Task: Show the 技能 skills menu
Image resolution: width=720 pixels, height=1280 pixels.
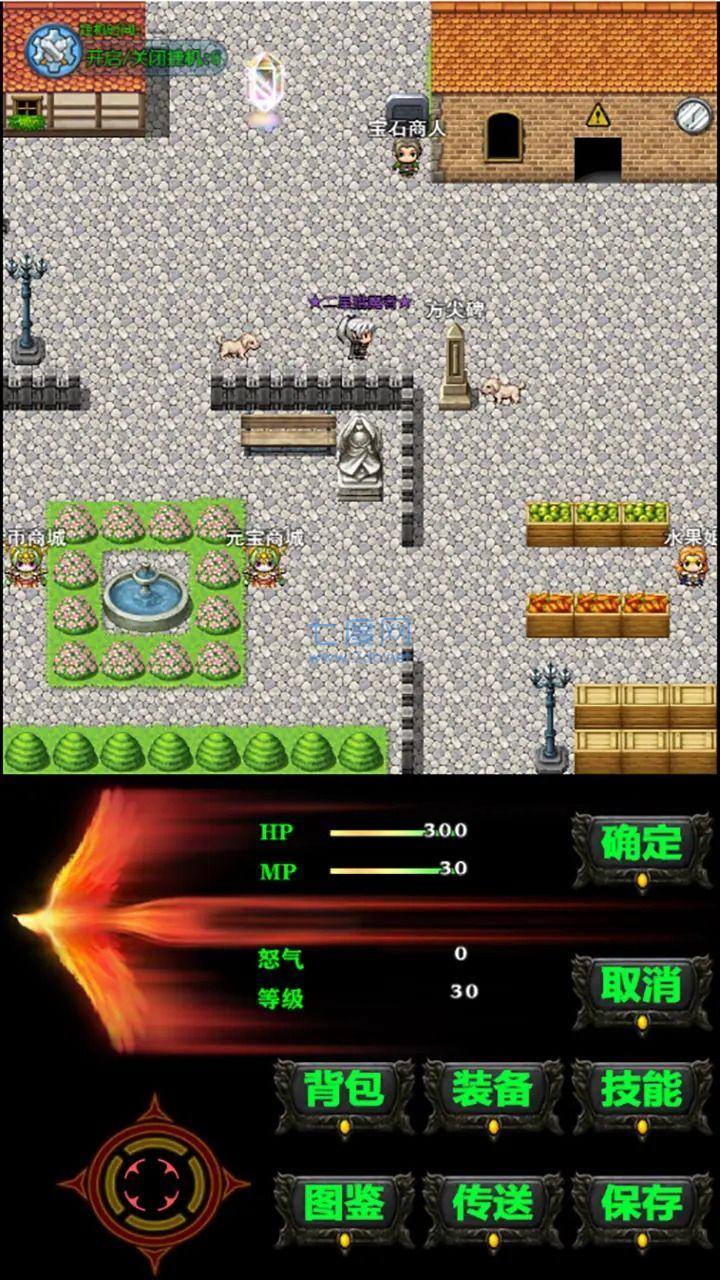Action: (641, 1091)
